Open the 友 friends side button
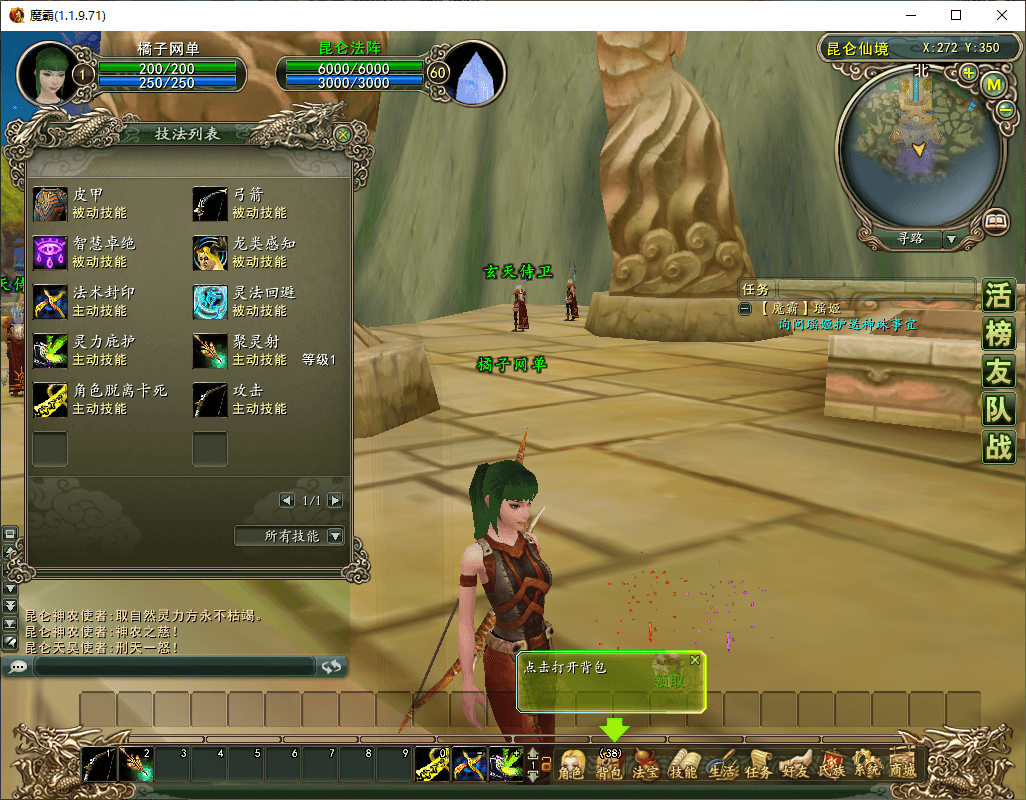This screenshot has width=1026, height=800. [998, 372]
